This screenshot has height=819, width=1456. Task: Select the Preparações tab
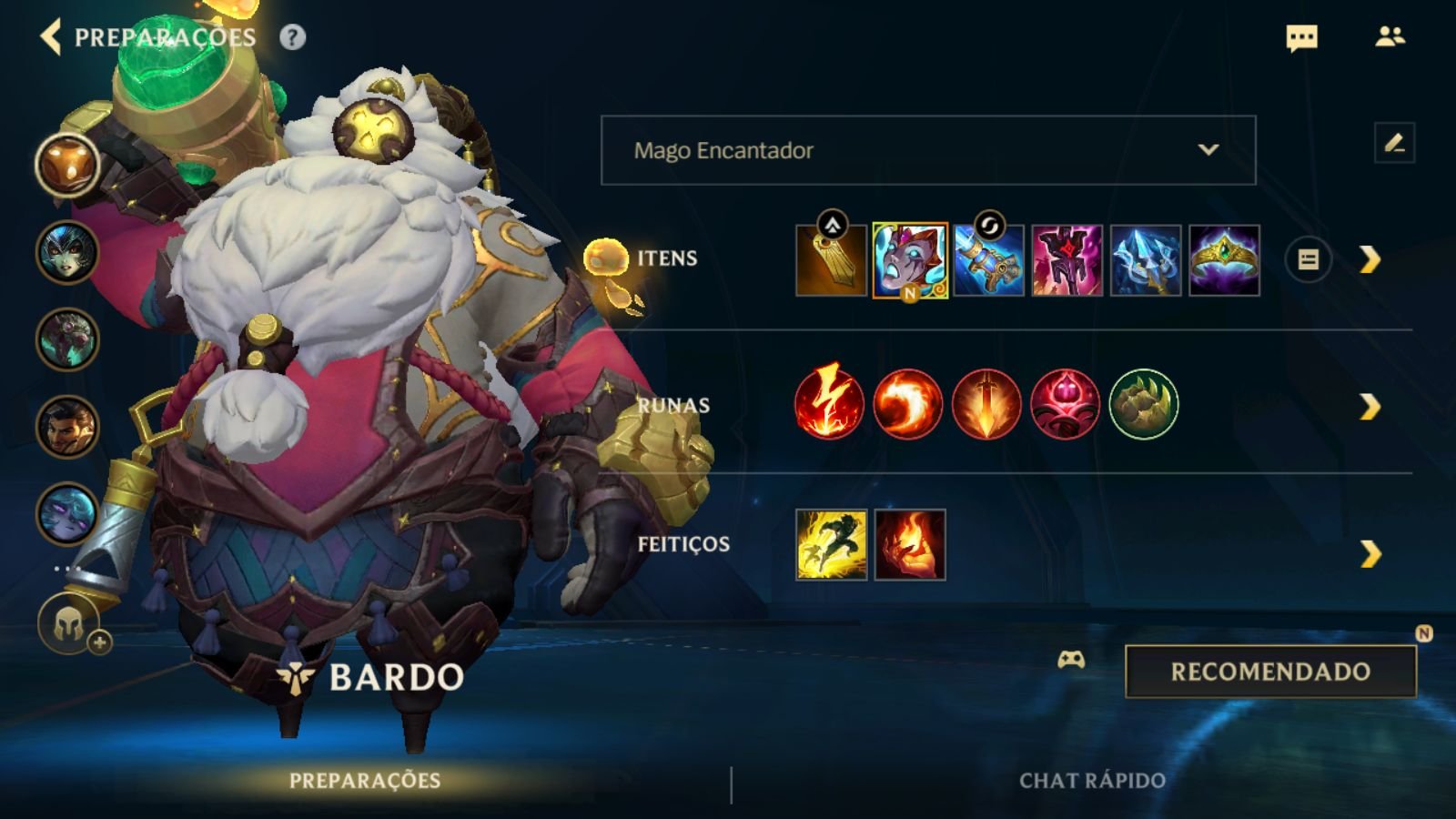pyautogui.click(x=364, y=781)
